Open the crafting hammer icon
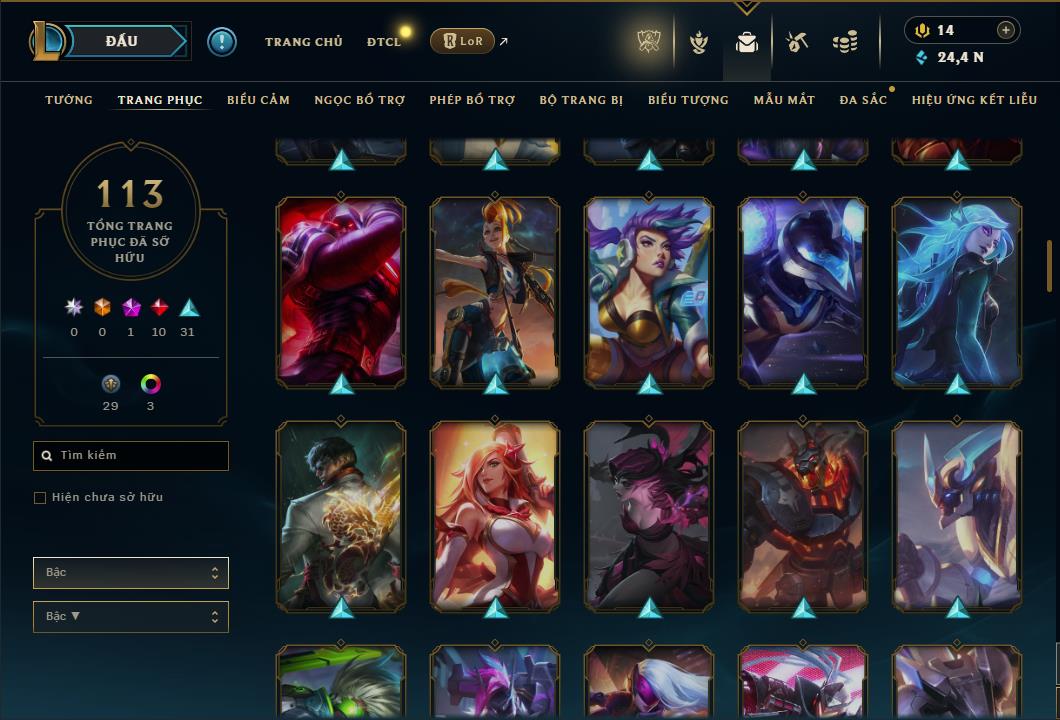The width and height of the screenshot is (1060, 720). pos(796,42)
